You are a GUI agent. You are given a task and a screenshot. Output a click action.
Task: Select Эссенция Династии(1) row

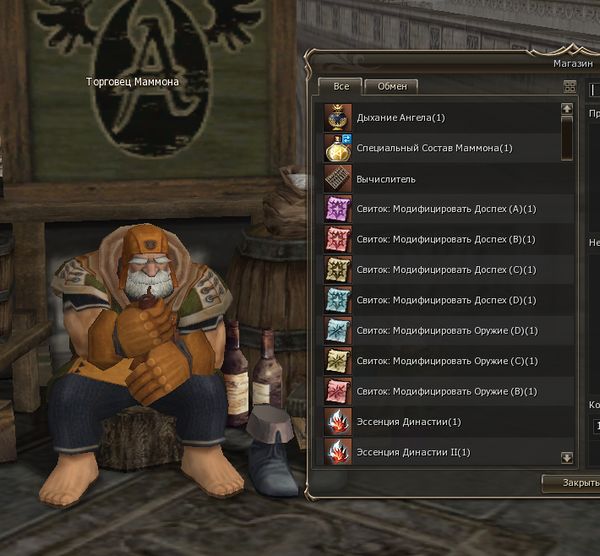pos(440,422)
